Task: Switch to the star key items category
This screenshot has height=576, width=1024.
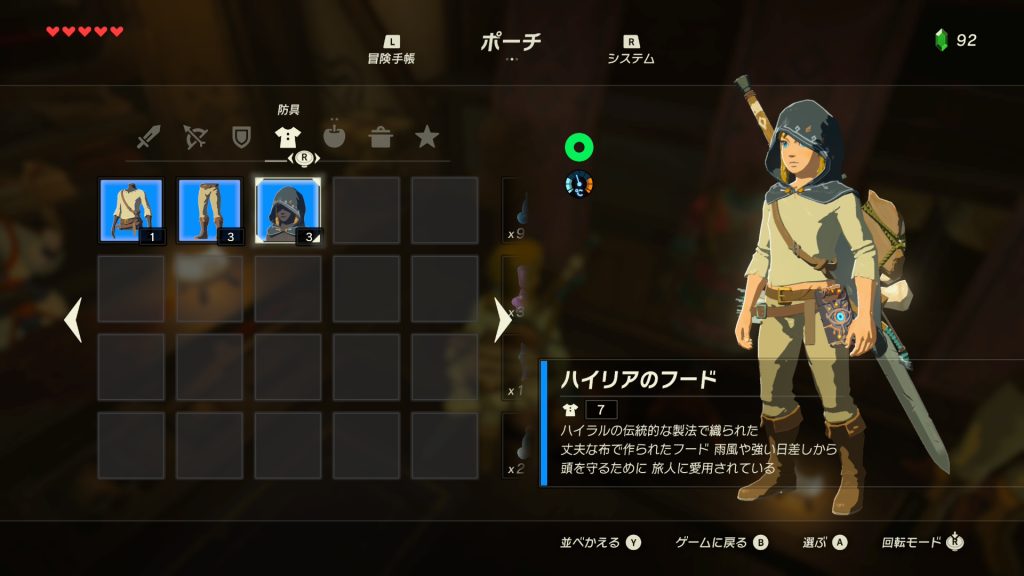Action: click(x=427, y=137)
